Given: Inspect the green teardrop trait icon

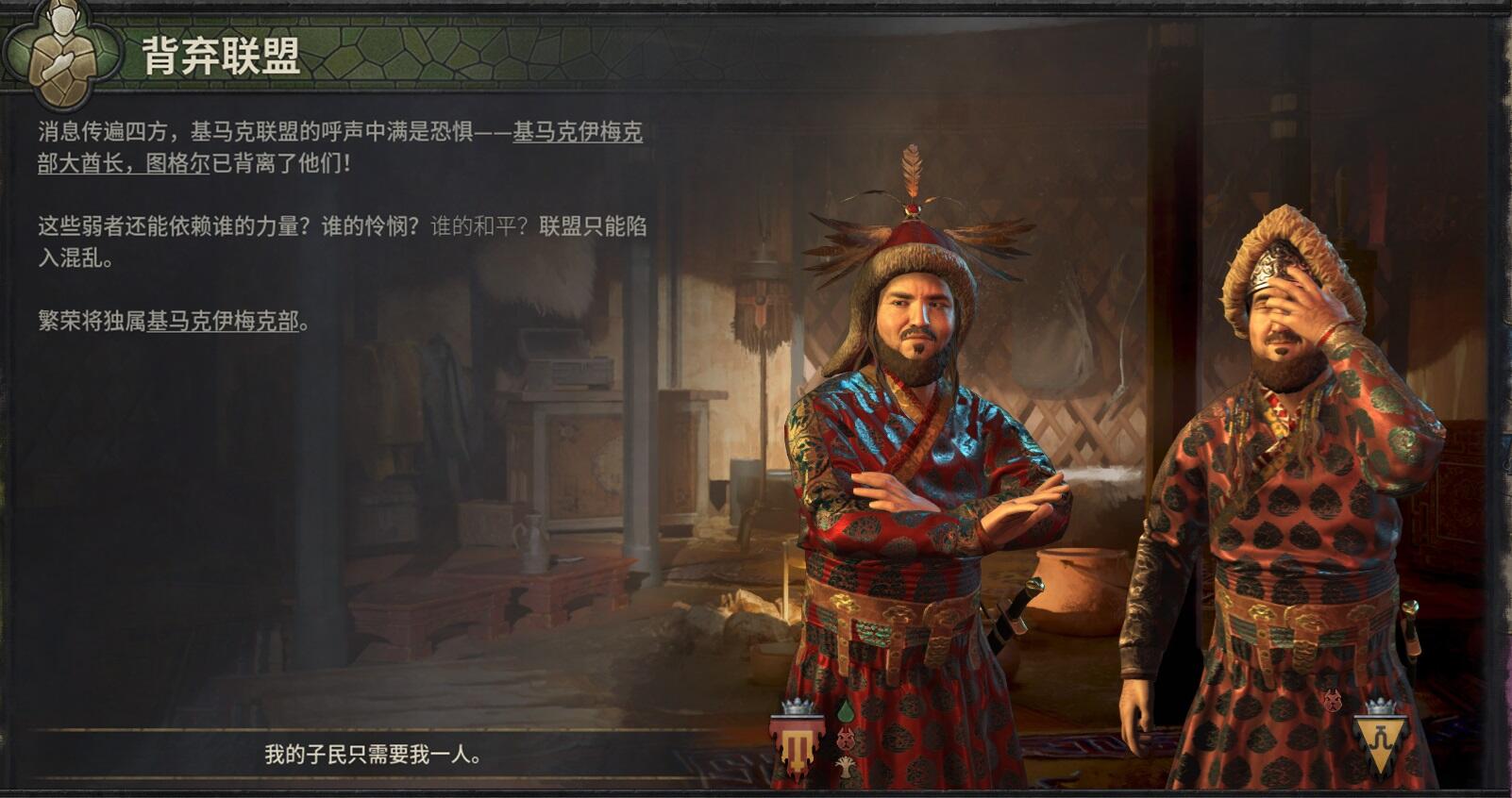Looking at the screenshot, I should (x=846, y=709).
